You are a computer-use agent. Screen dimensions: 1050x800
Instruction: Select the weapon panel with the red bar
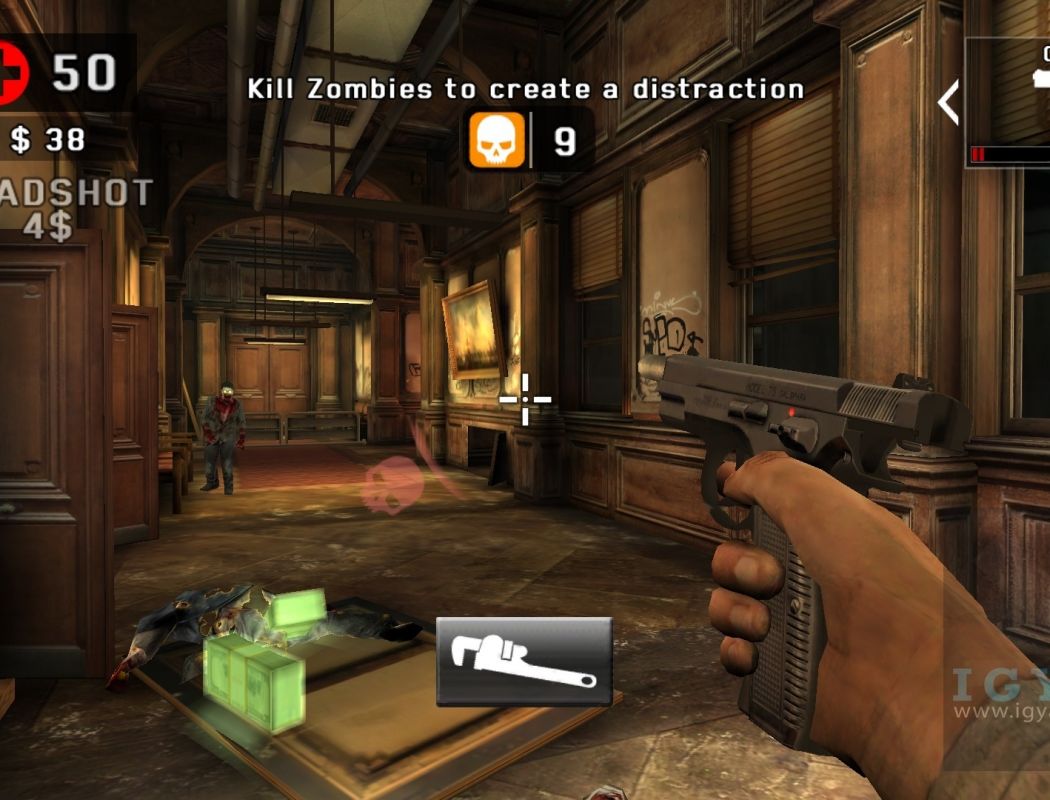[x=1010, y=101]
